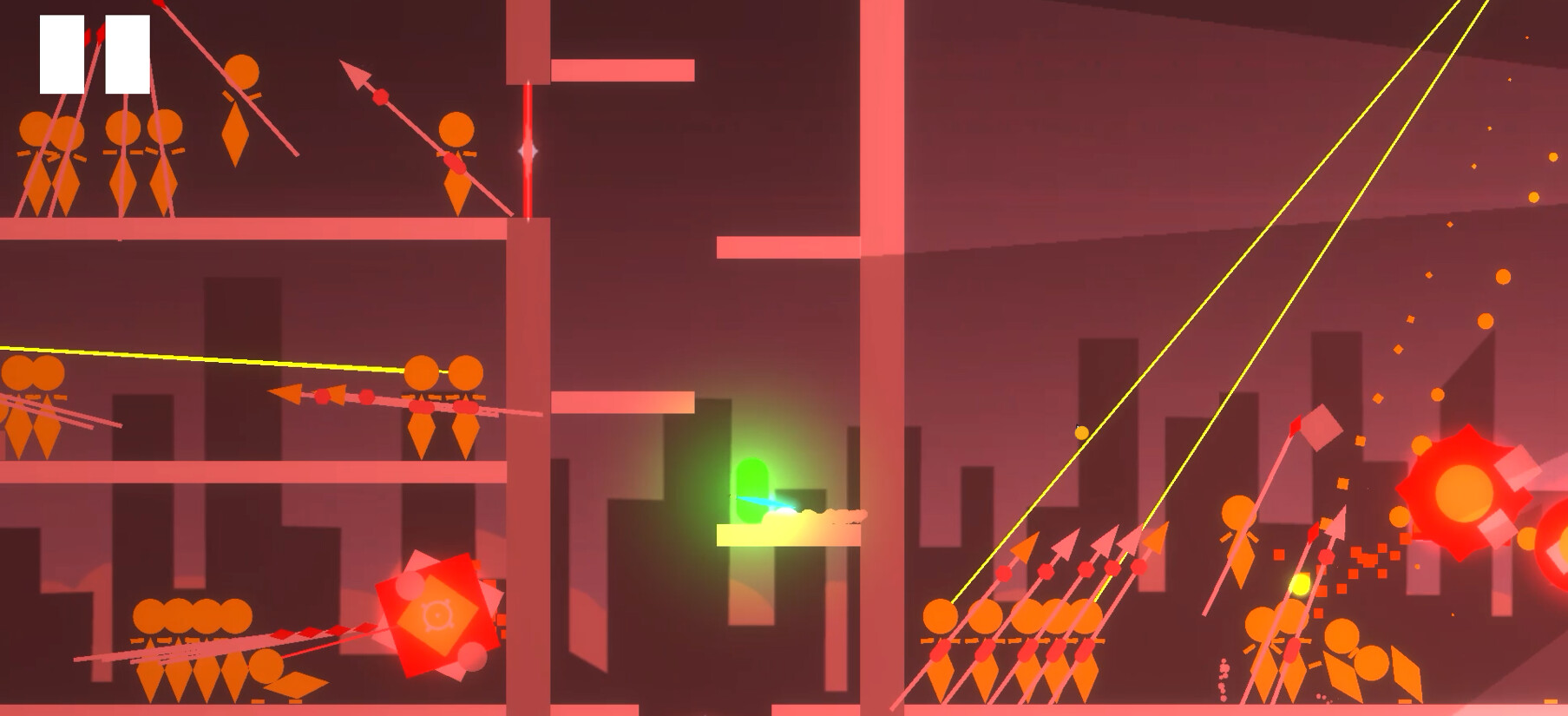Click the white diamond flash on the laser spike
The image size is (1568, 716).
coord(526,149)
